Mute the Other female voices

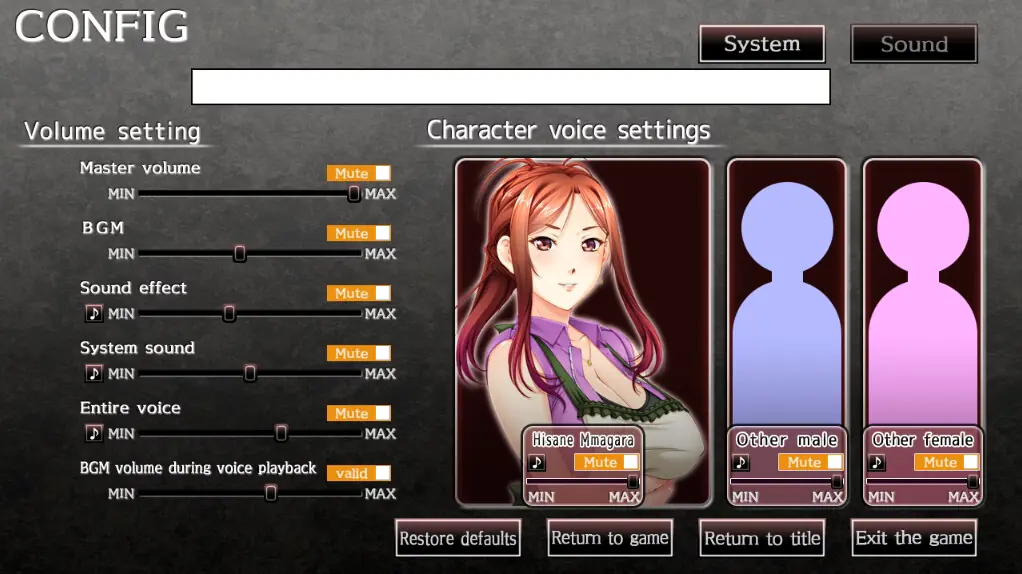pyautogui.click(x=970, y=462)
